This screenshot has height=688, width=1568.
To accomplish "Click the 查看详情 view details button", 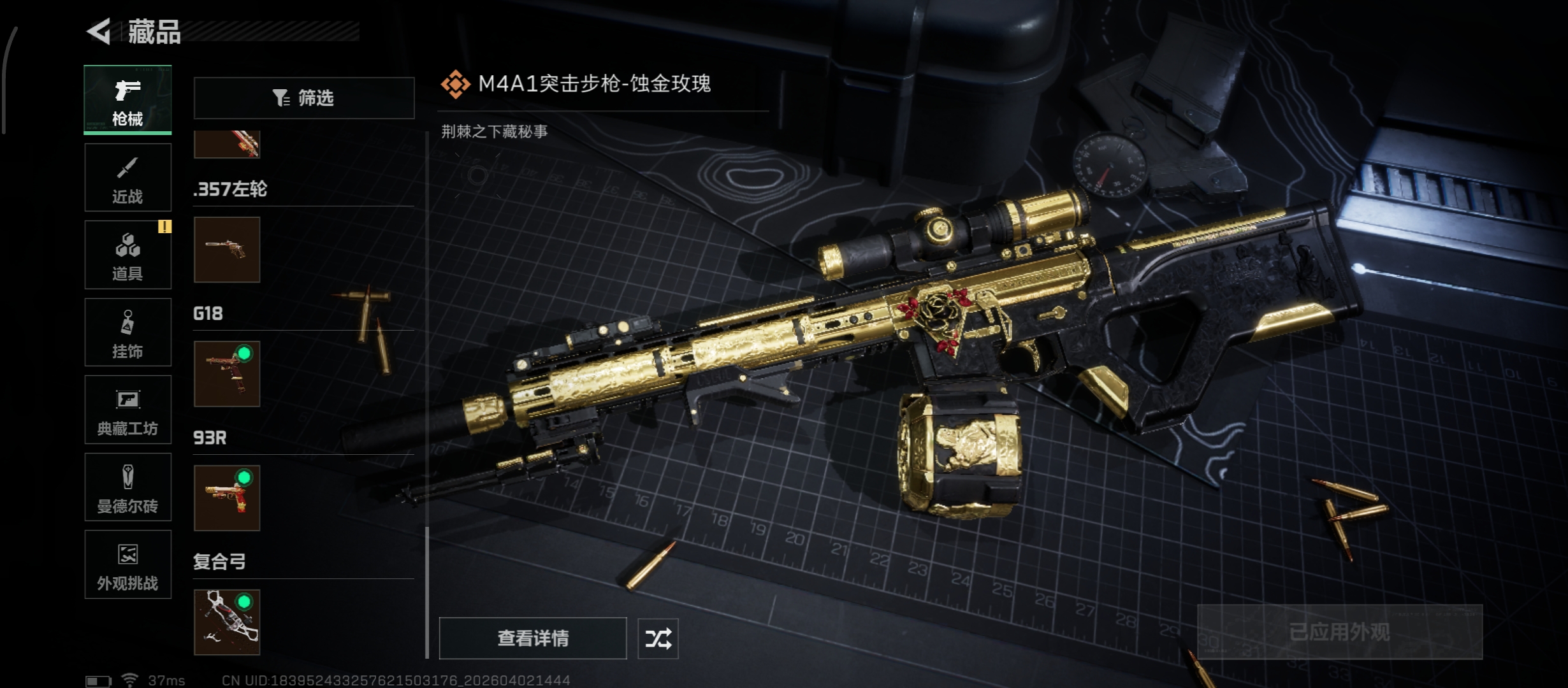I will (533, 638).
